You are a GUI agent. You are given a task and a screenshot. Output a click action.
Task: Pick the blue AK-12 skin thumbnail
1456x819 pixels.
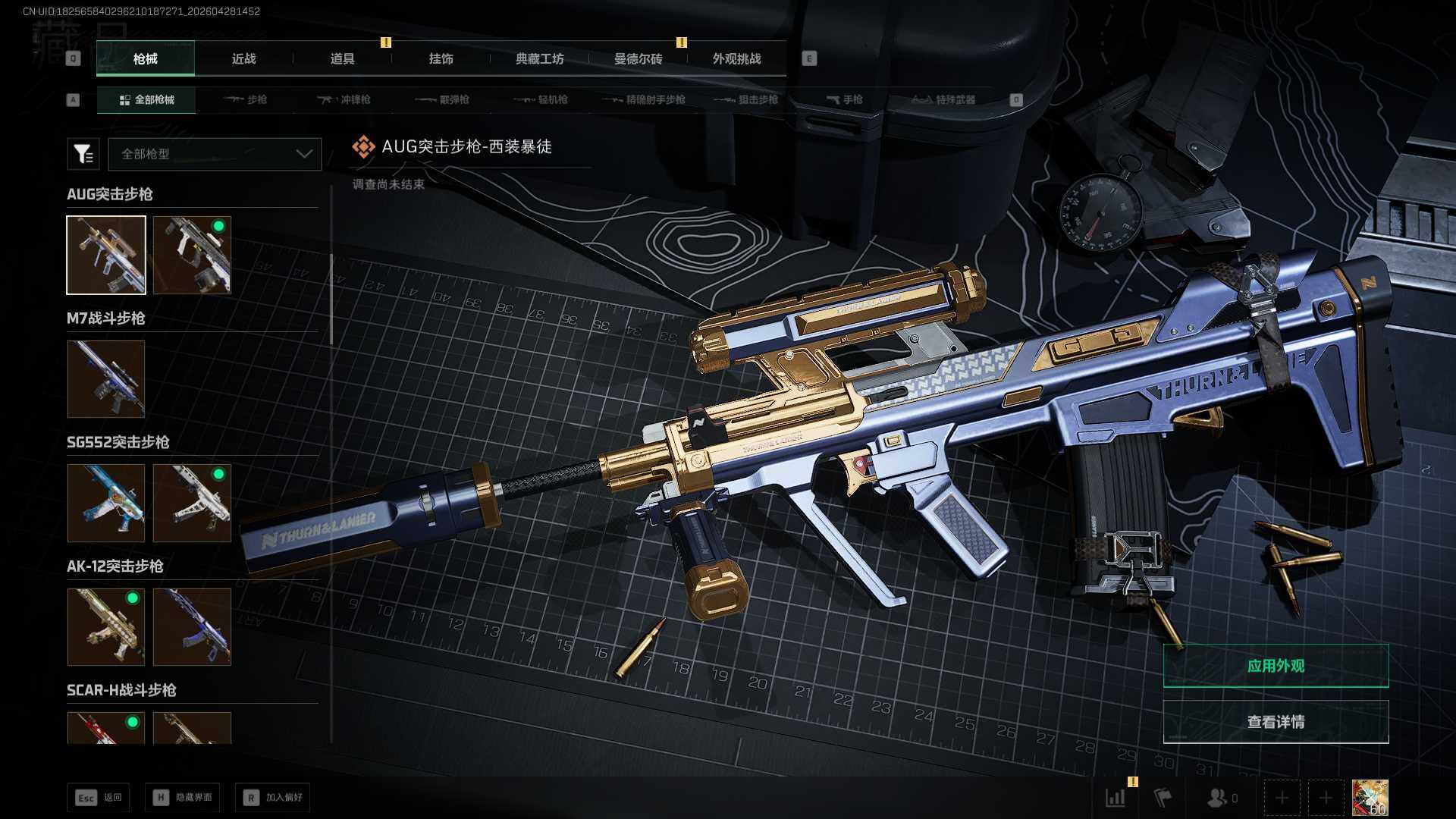(x=192, y=627)
